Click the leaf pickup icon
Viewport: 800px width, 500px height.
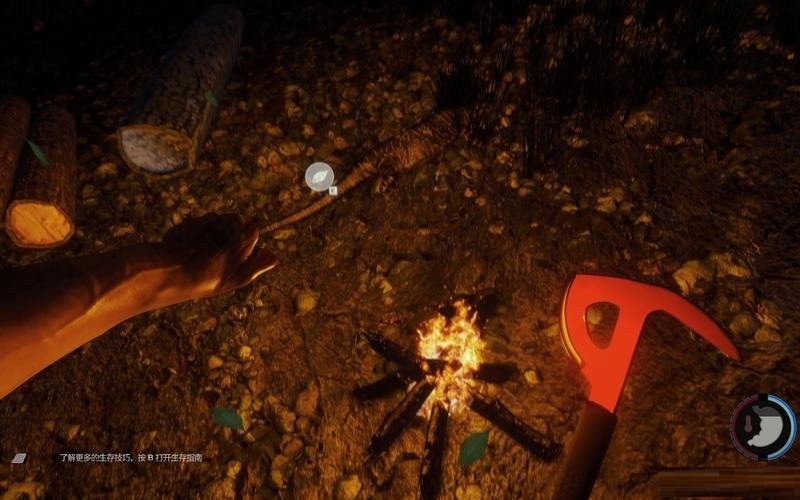(x=318, y=175)
